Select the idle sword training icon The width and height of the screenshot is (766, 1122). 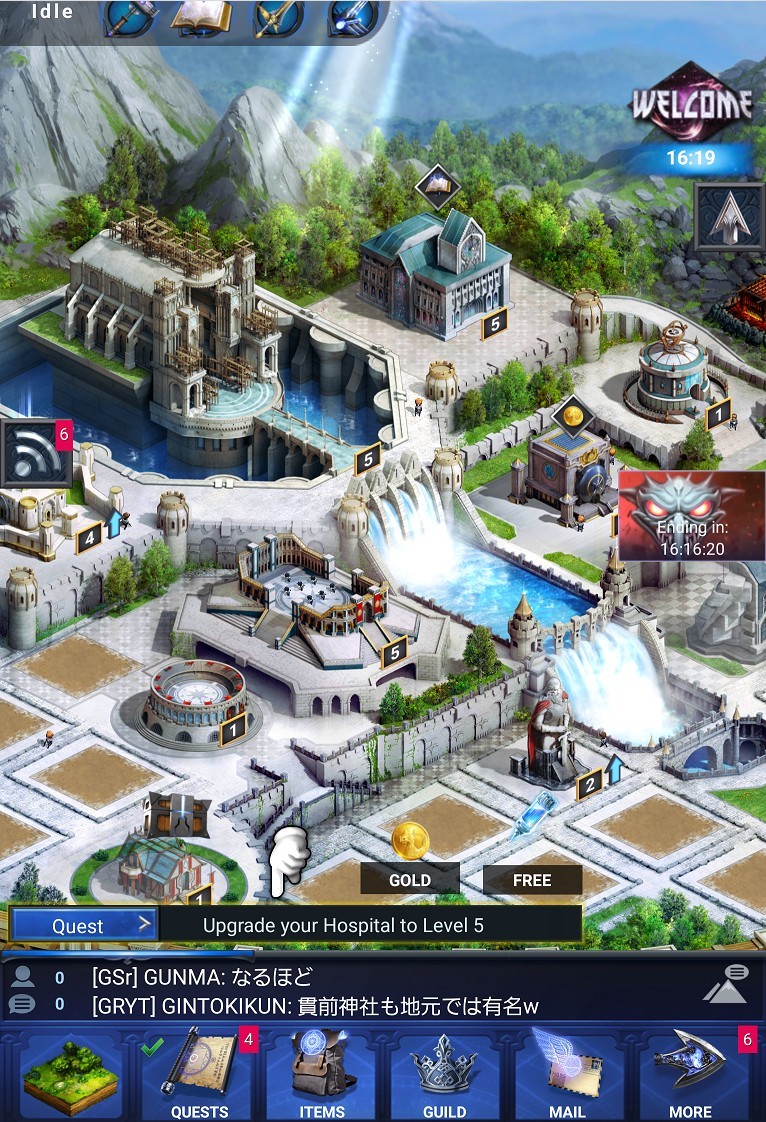277,17
